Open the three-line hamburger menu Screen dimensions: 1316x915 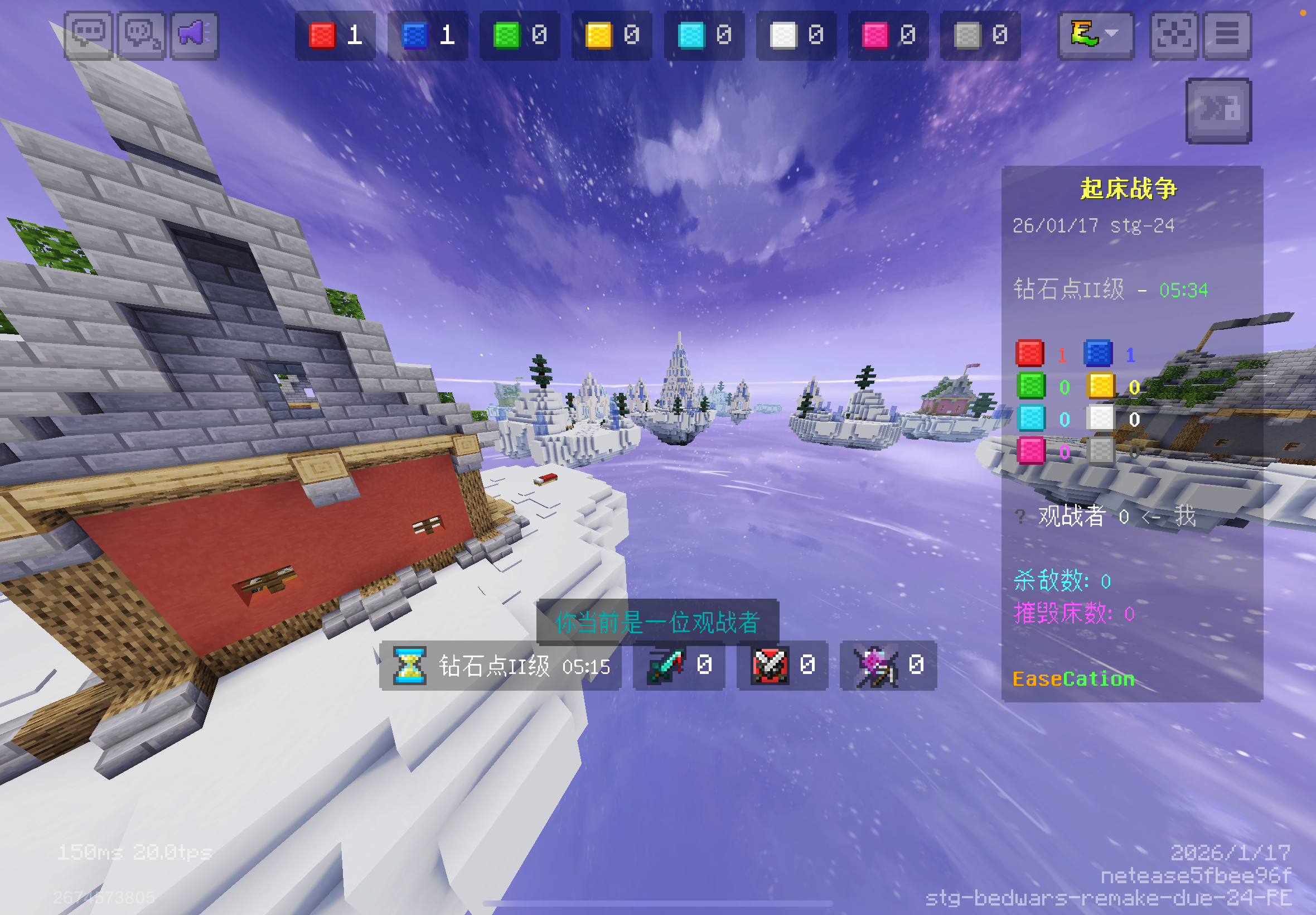pyautogui.click(x=1227, y=36)
